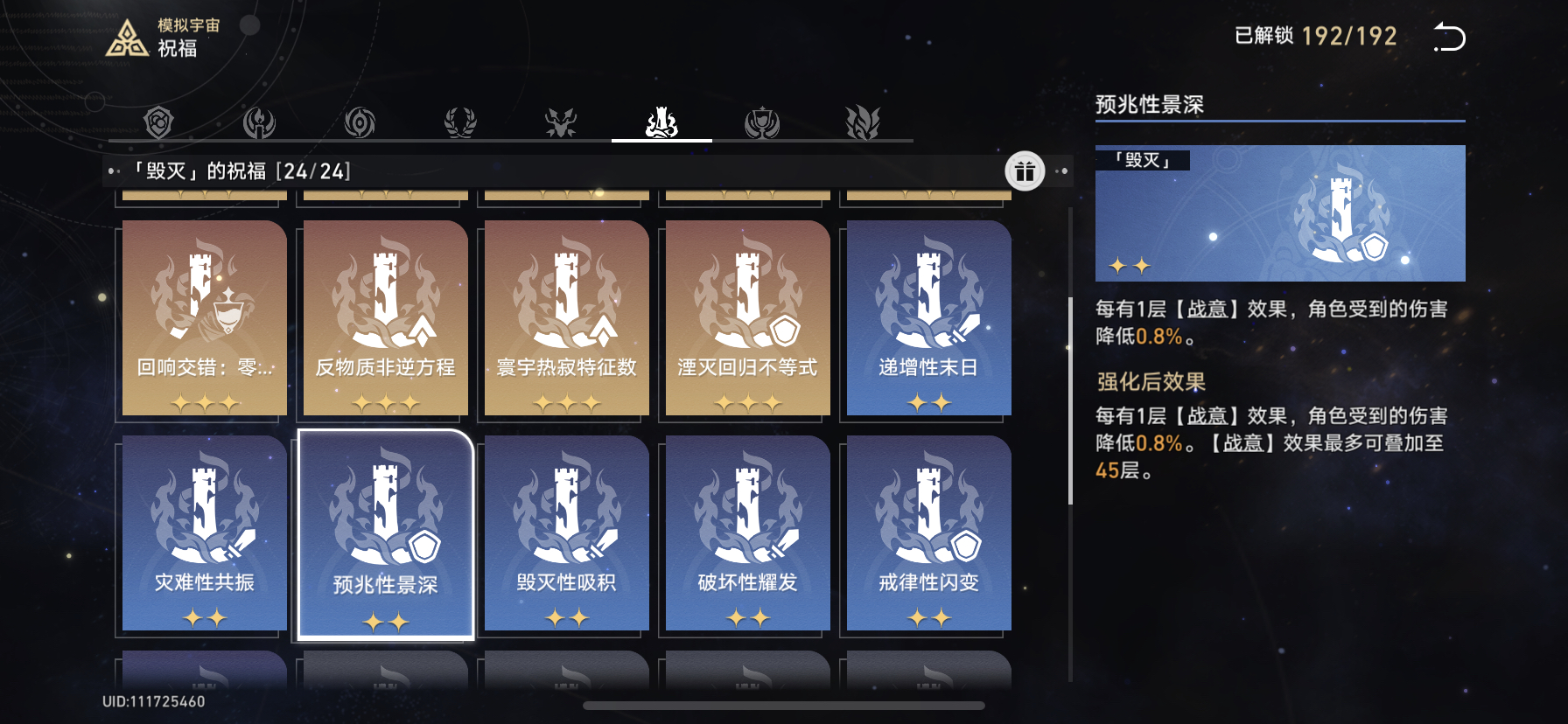
Task: Switch to the Propagation path tab
Action: click(x=863, y=122)
